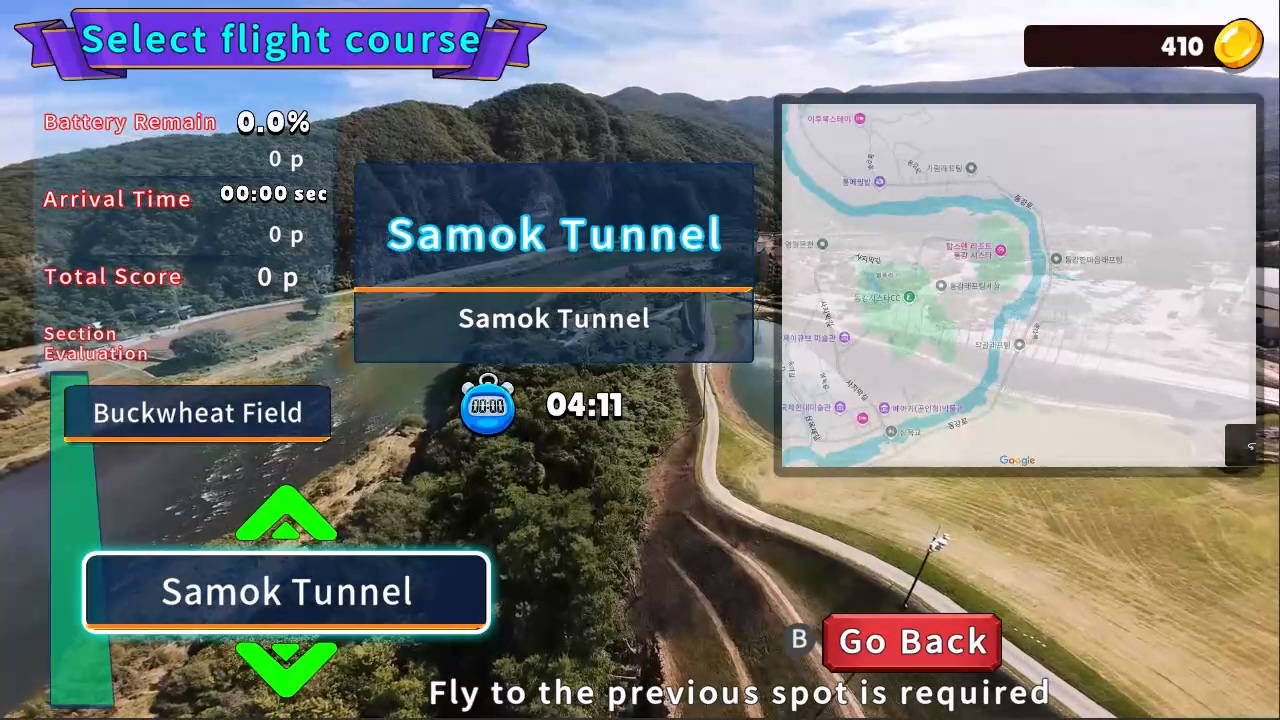Image resolution: width=1280 pixels, height=720 pixels.
Task: Select the Buckwheat Field course option
Action: click(197, 413)
